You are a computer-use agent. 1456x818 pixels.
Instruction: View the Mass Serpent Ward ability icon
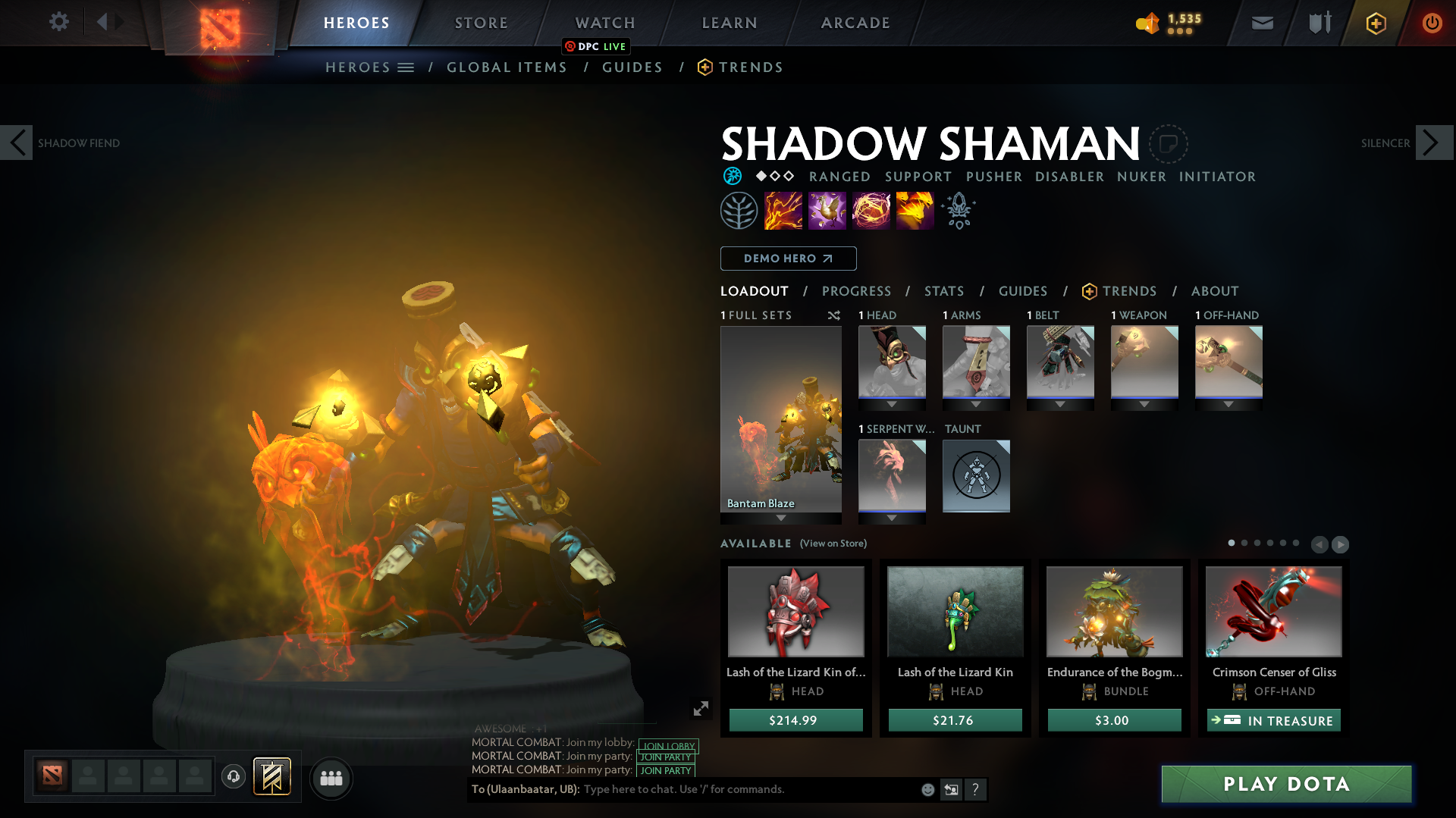pos(915,210)
